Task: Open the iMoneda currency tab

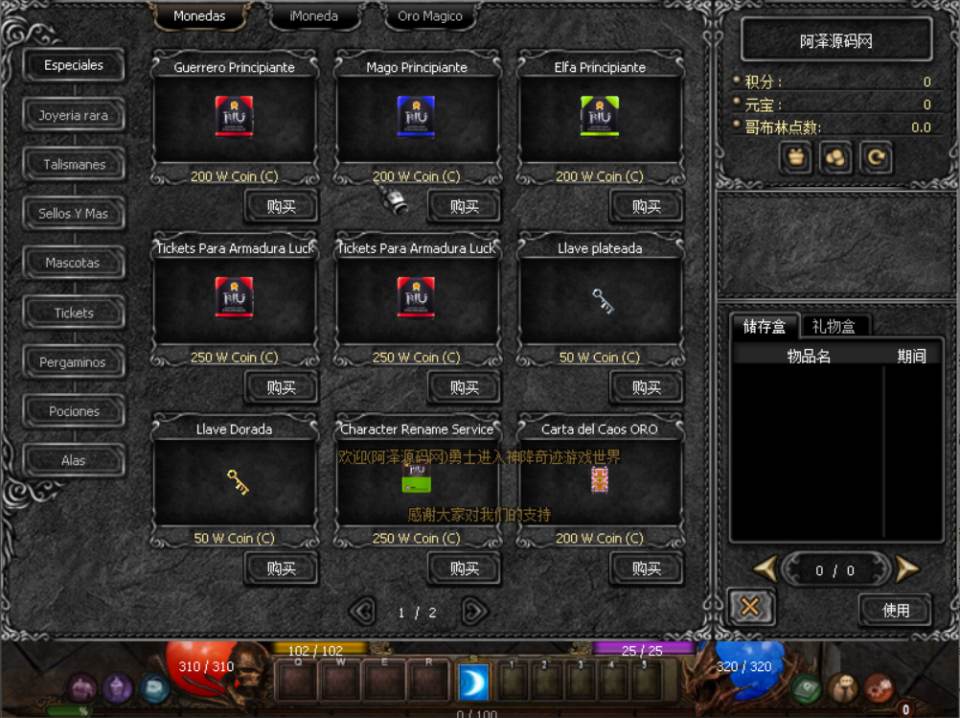Action: click(313, 16)
